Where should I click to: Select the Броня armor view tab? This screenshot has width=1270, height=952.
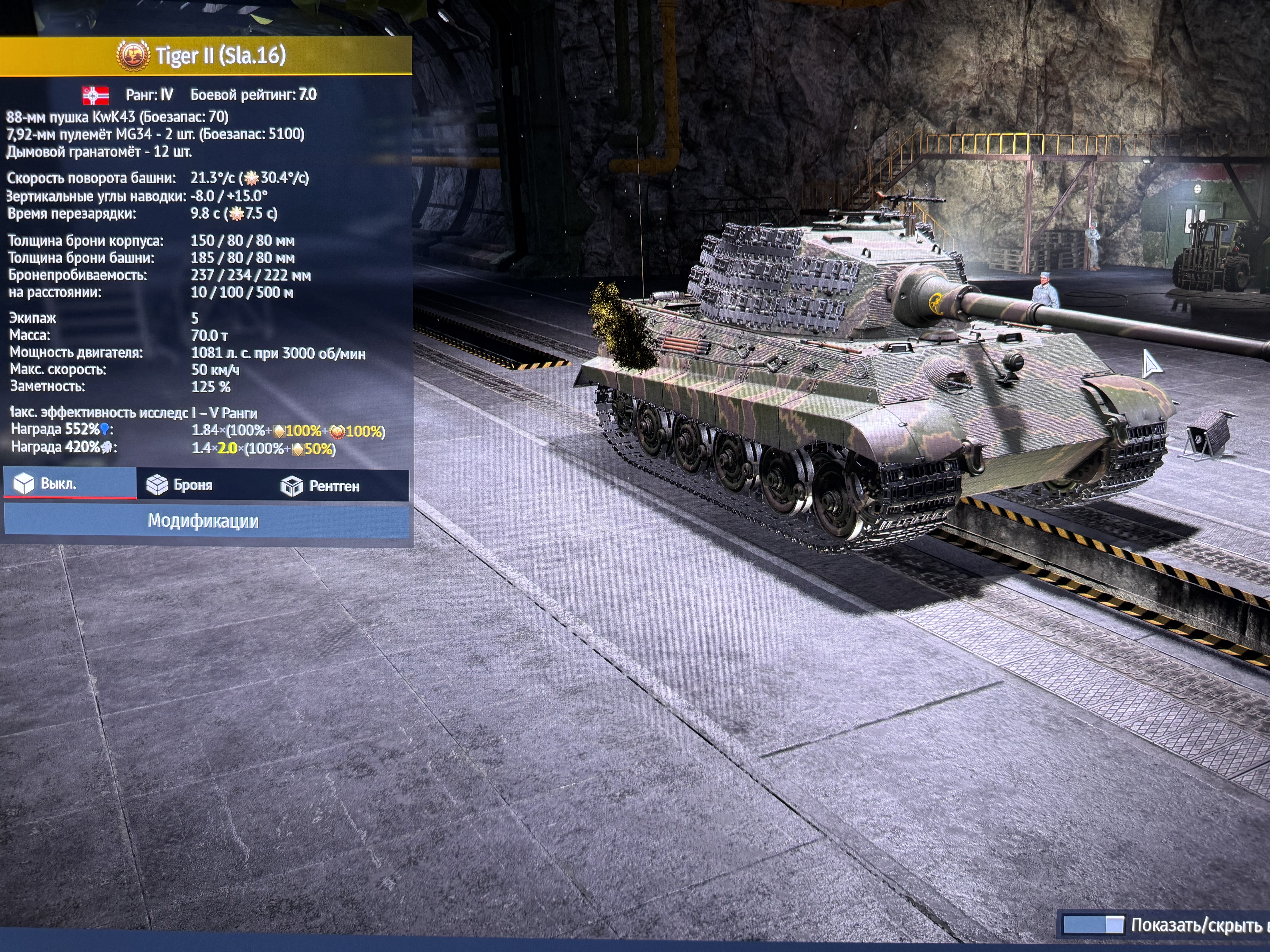point(192,486)
